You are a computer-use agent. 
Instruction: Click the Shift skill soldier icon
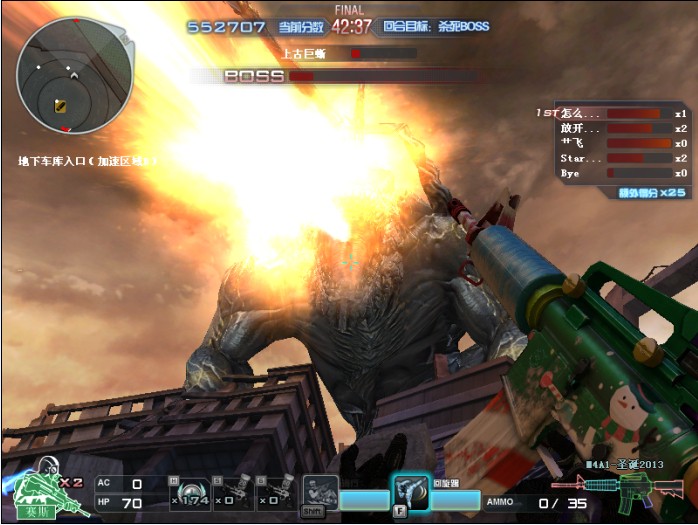(x=319, y=493)
